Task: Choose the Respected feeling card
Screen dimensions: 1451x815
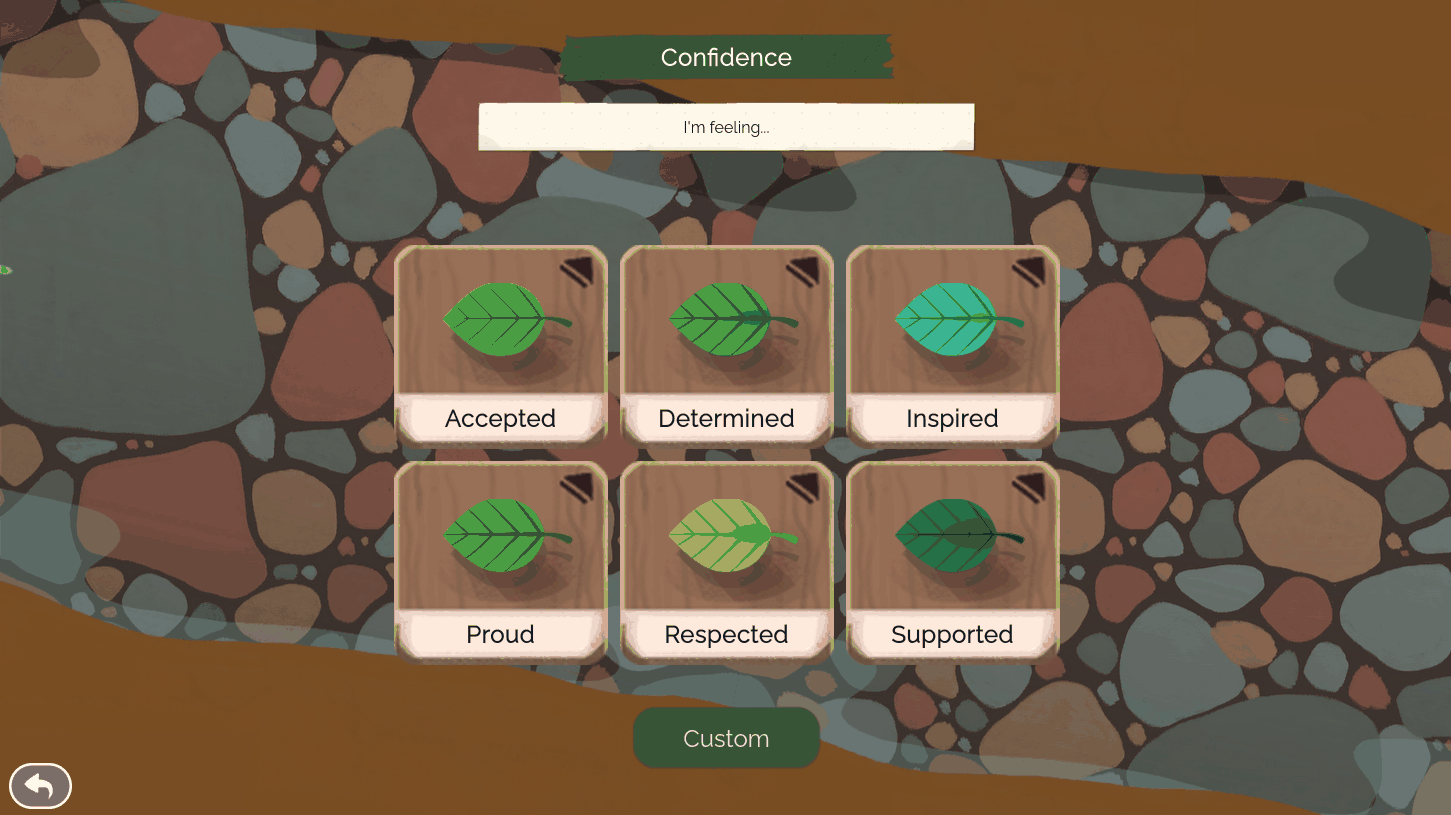Action: click(x=726, y=561)
